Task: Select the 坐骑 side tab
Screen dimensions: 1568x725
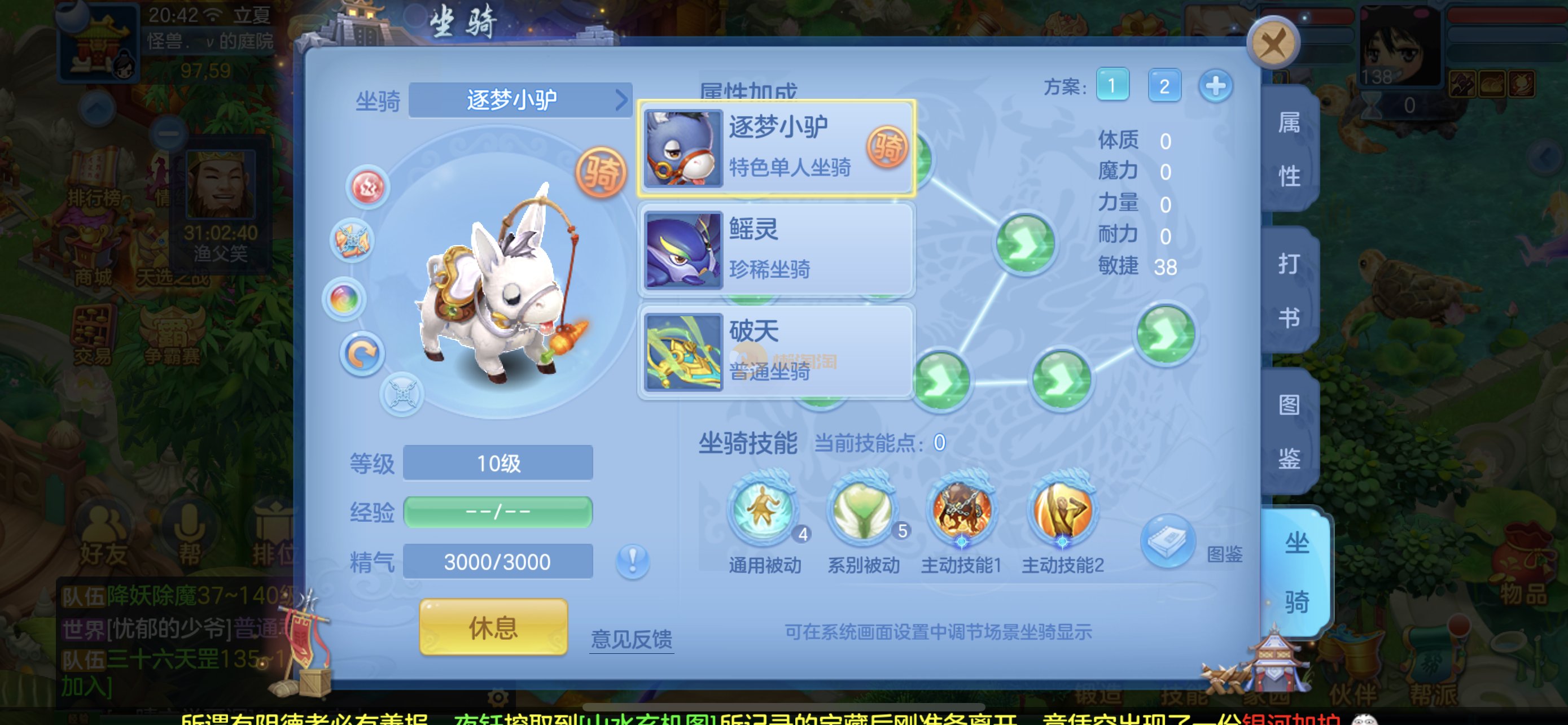Action: click(x=1296, y=572)
